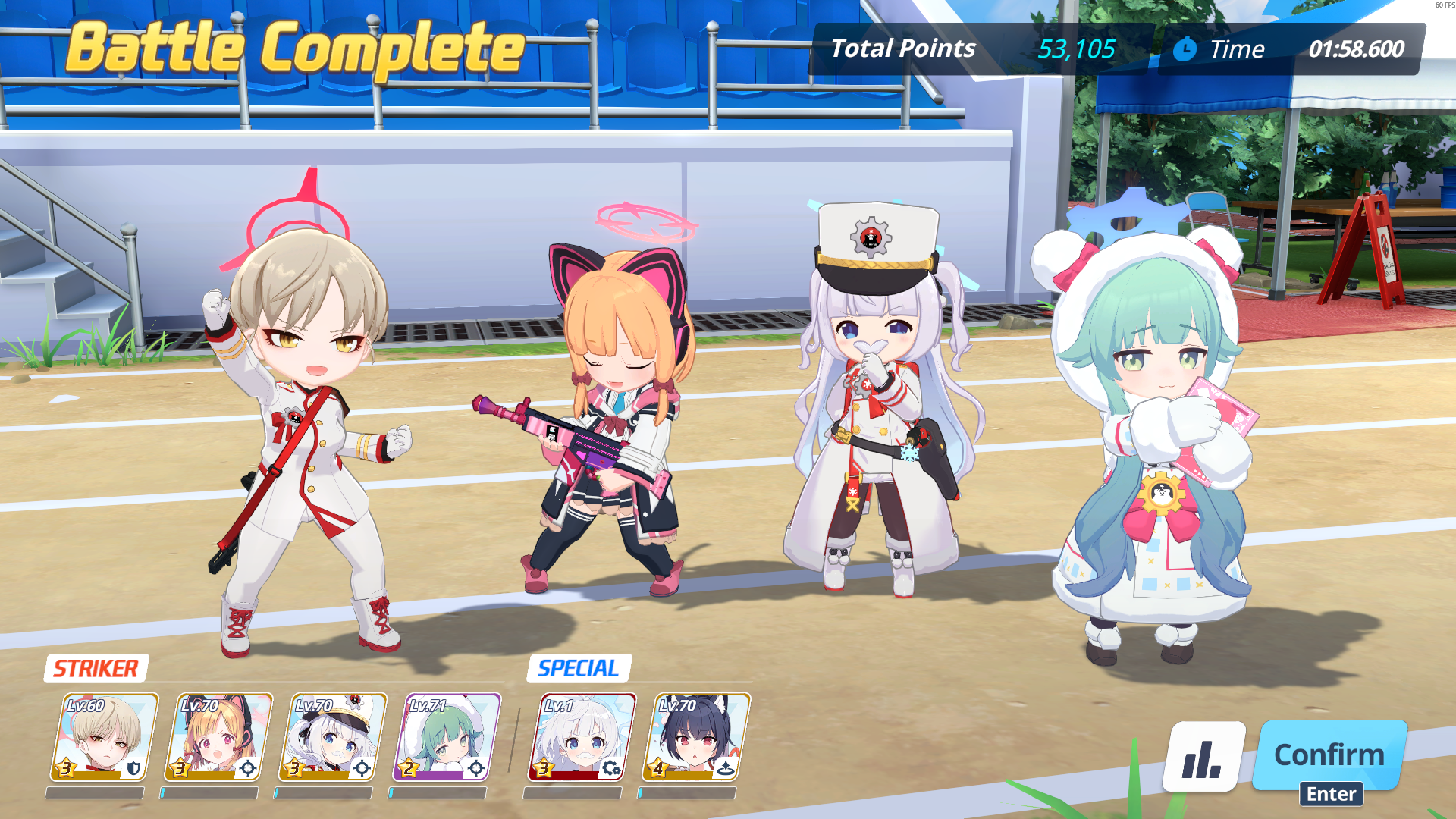Select the Lv.60 blonde striker portrait
The width and height of the screenshot is (1456, 819).
coord(105,737)
